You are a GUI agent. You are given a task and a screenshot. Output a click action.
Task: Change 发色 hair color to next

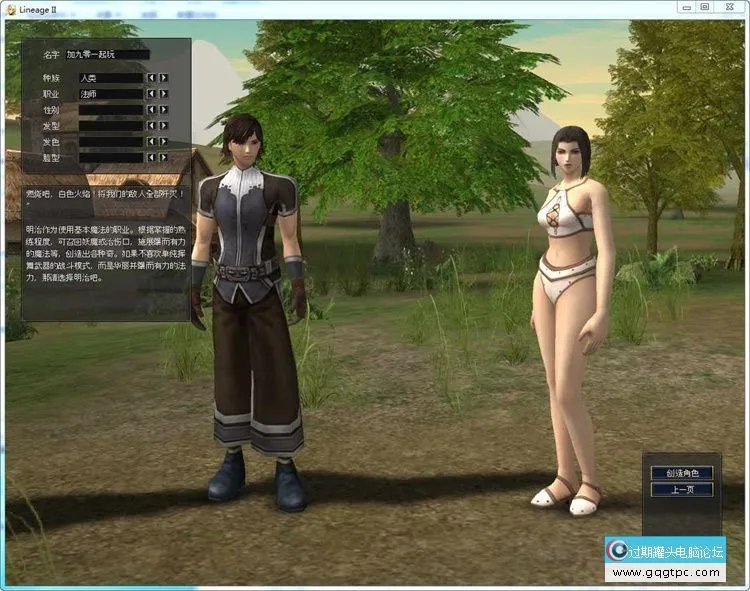[x=164, y=142]
